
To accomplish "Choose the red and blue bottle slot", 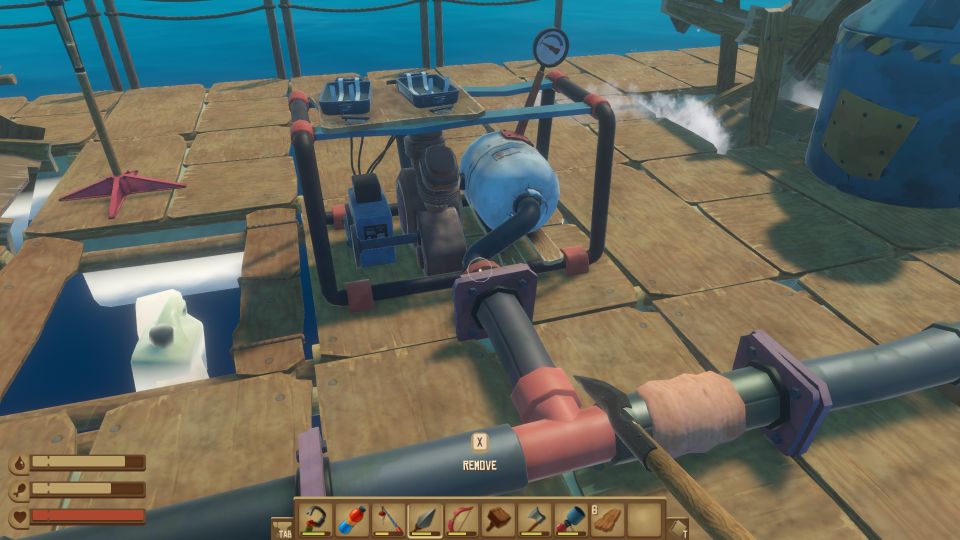I will [x=353, y=519].
